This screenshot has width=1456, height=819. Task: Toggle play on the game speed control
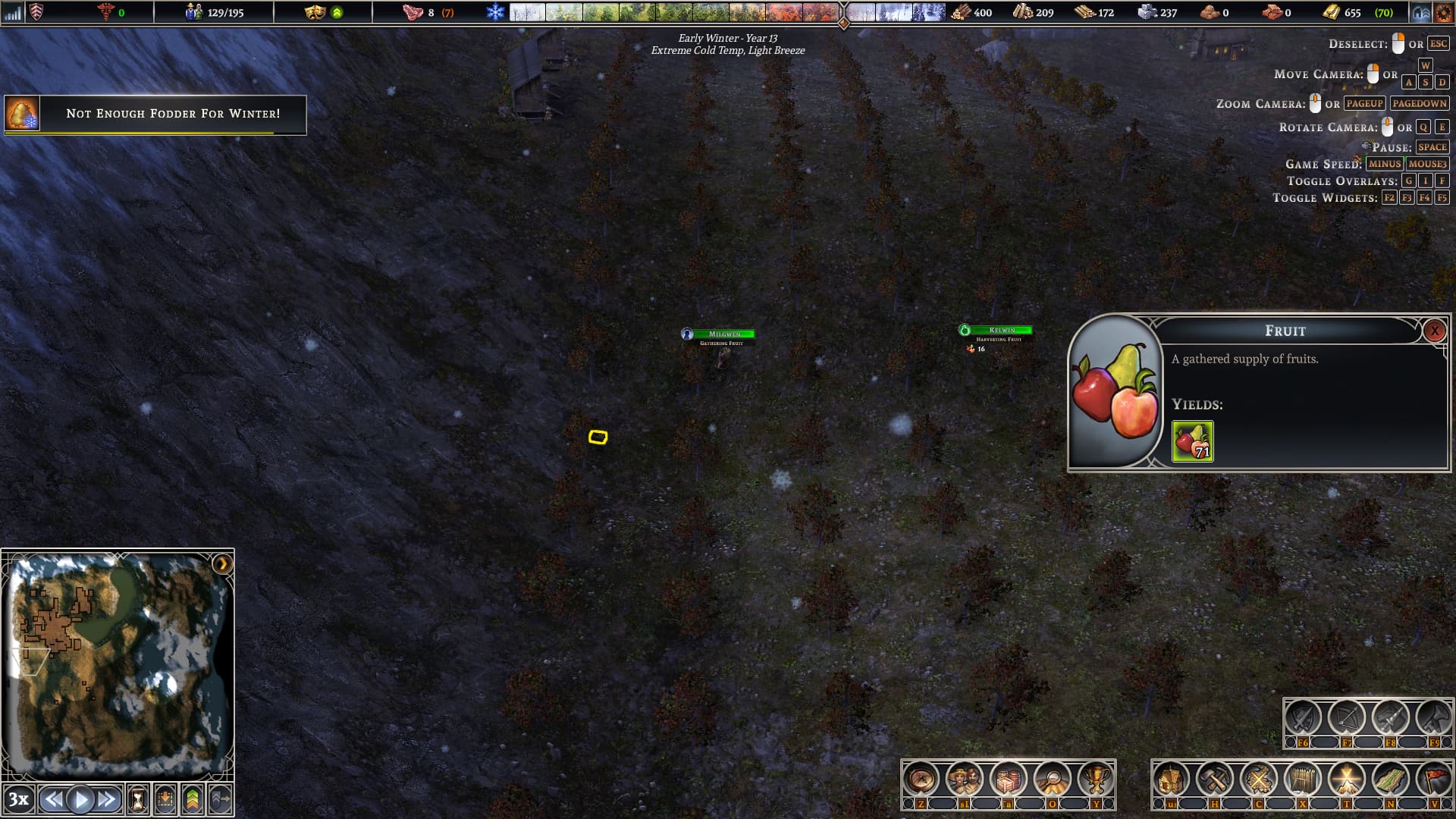coord(80,799)
